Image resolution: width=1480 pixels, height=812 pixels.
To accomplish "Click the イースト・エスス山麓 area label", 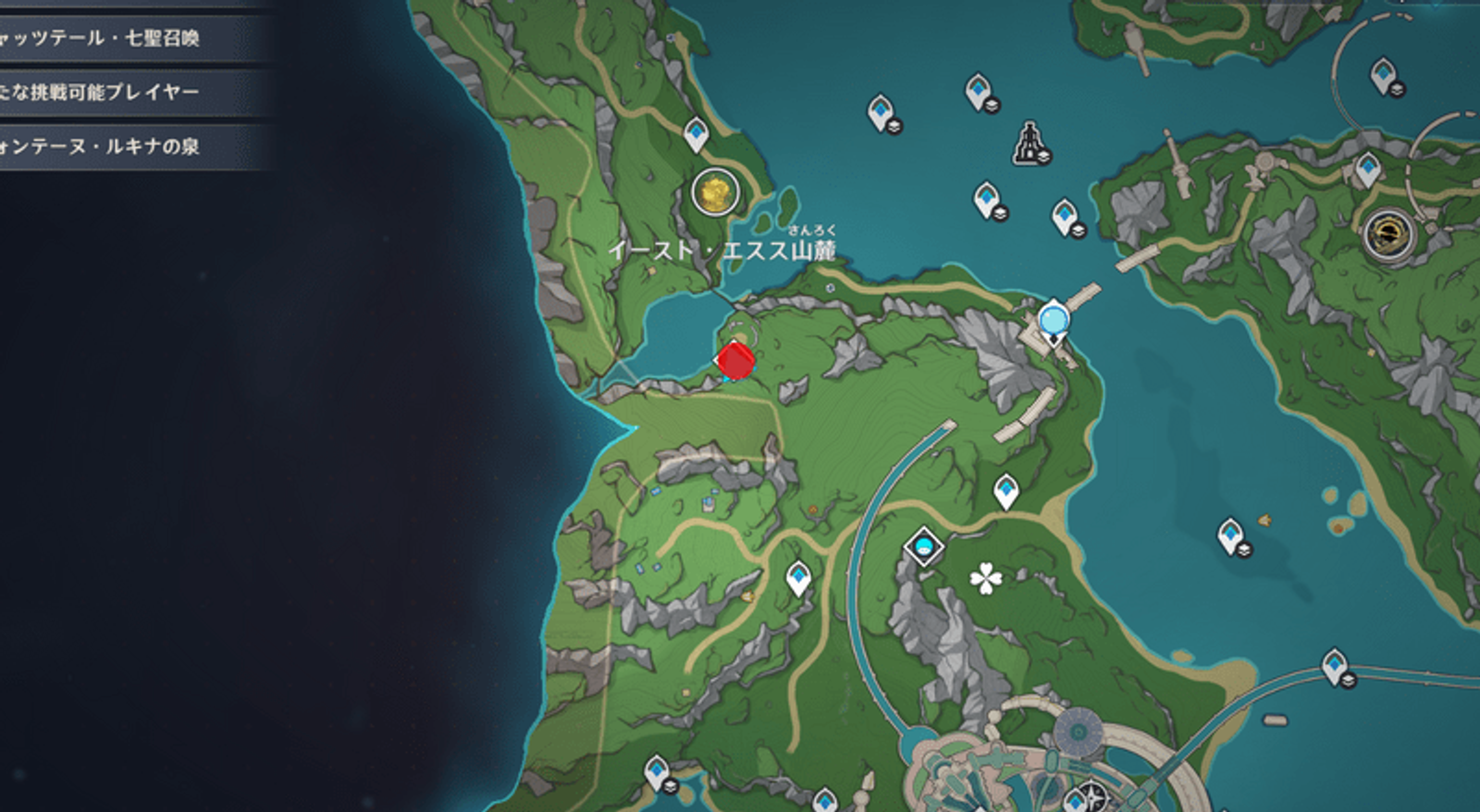I will point(726,250).
